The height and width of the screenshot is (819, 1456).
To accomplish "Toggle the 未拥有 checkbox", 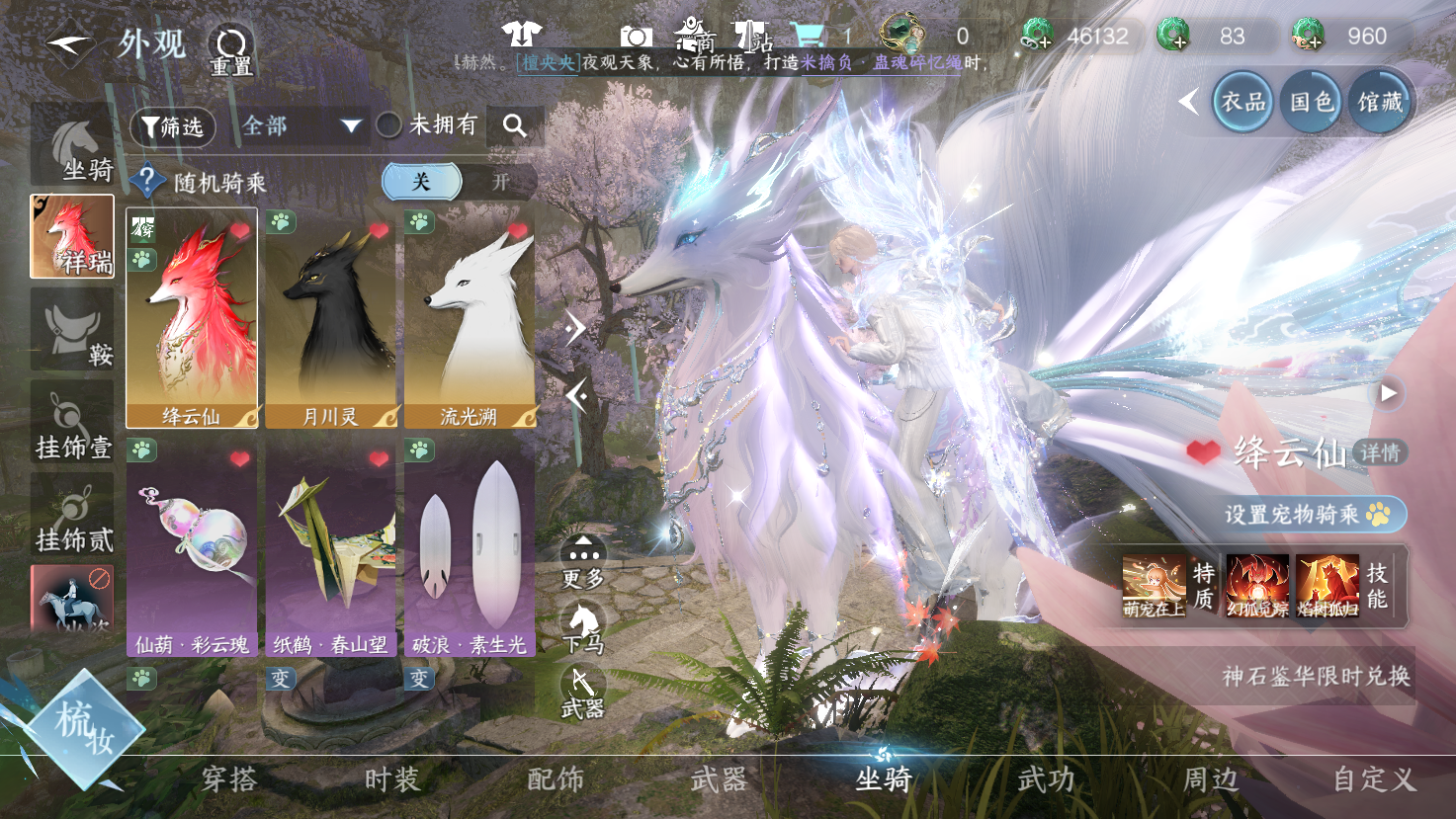I will [389, 125].
